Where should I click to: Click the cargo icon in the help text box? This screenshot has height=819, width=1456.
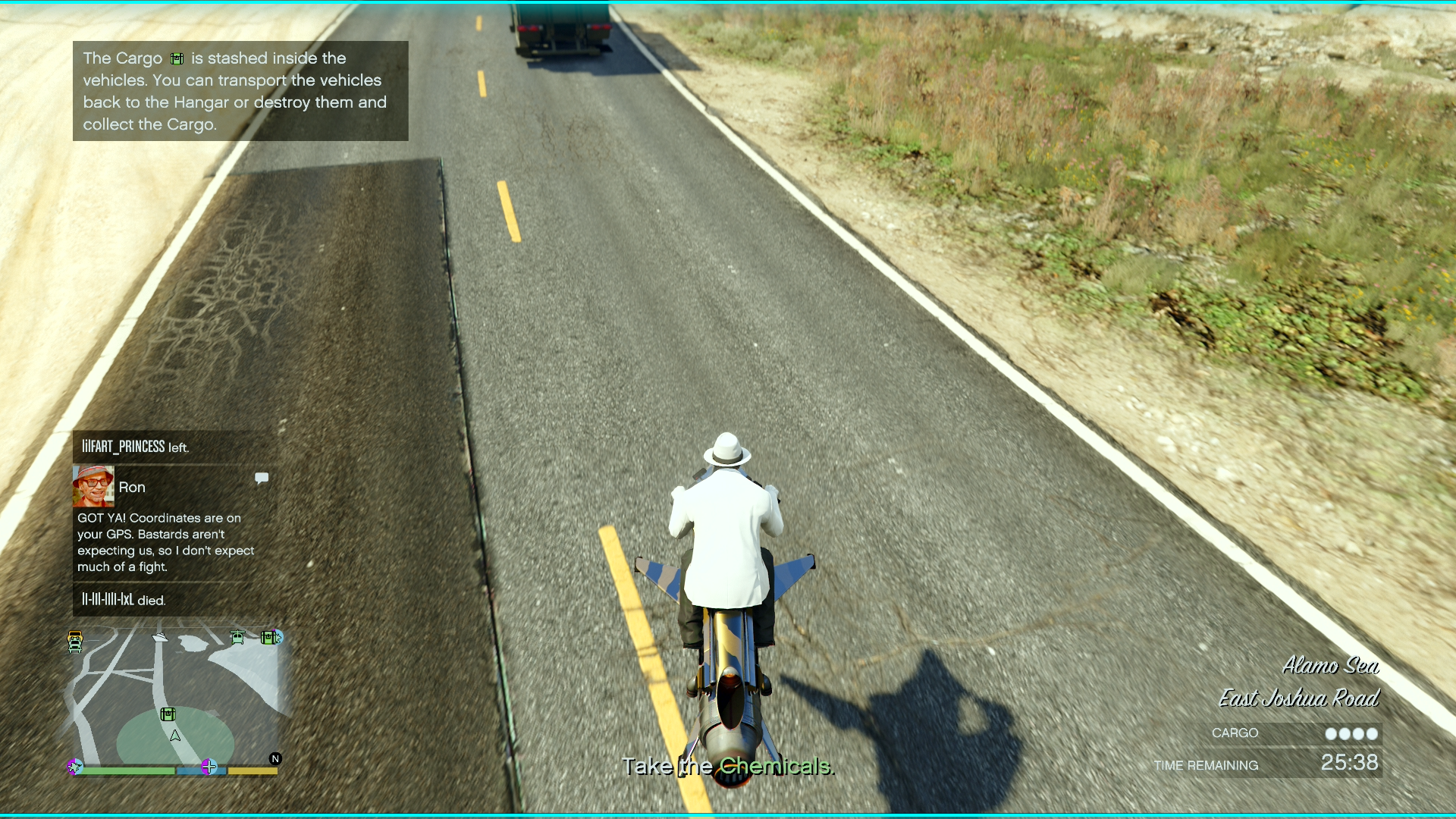tap(178, 58)
